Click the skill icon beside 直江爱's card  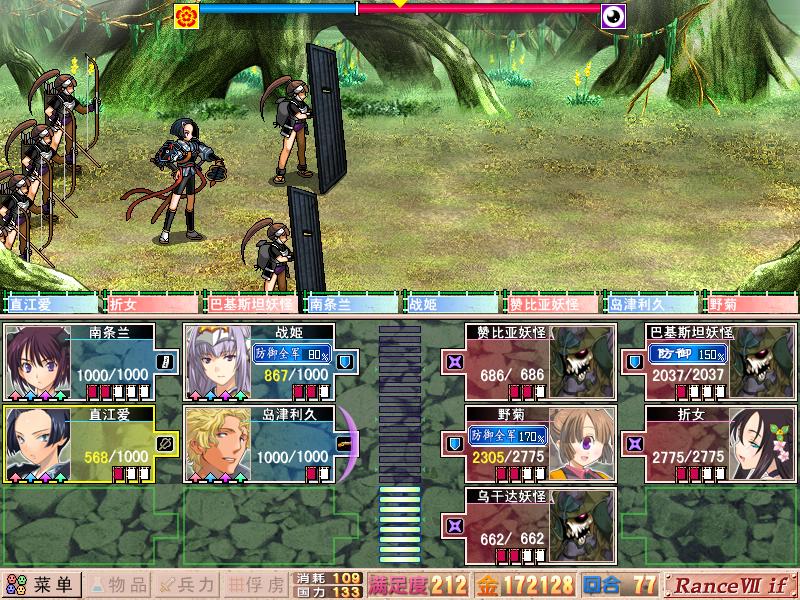[x=165, y=442]
